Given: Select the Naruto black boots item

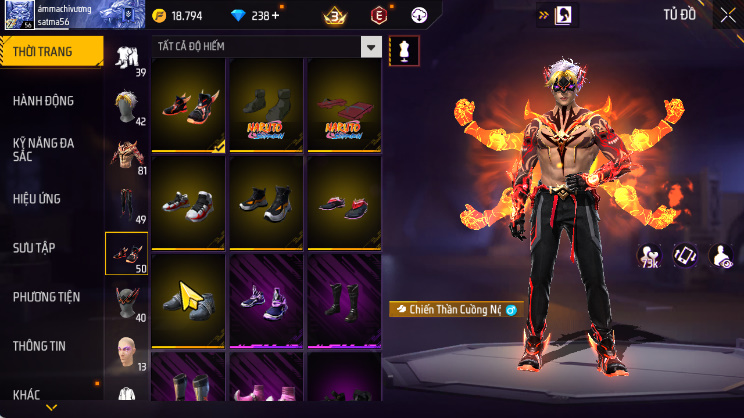Looking at the screenshot, I should click(x=266, y=105).
